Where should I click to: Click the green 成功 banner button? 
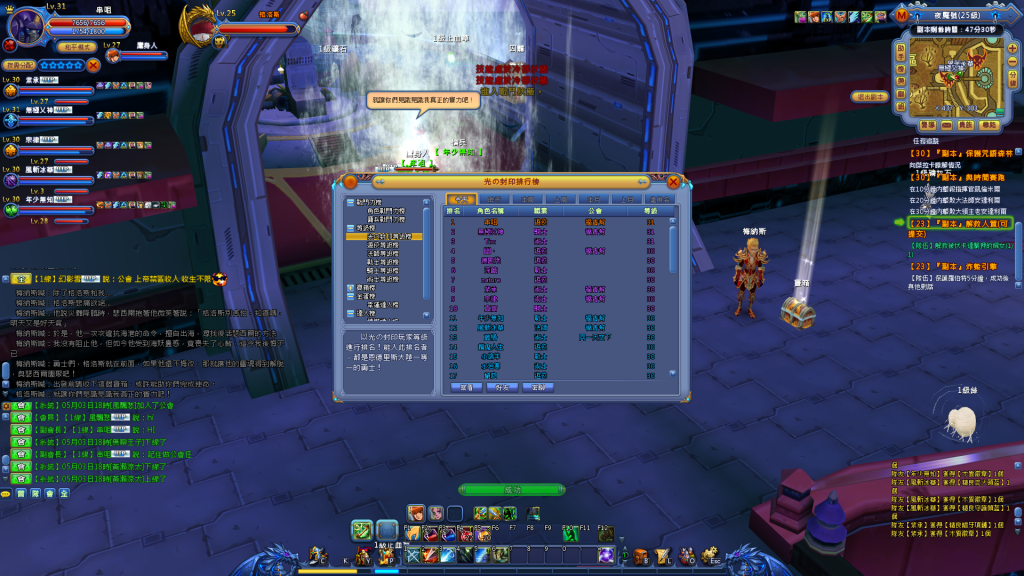(511, 489)
